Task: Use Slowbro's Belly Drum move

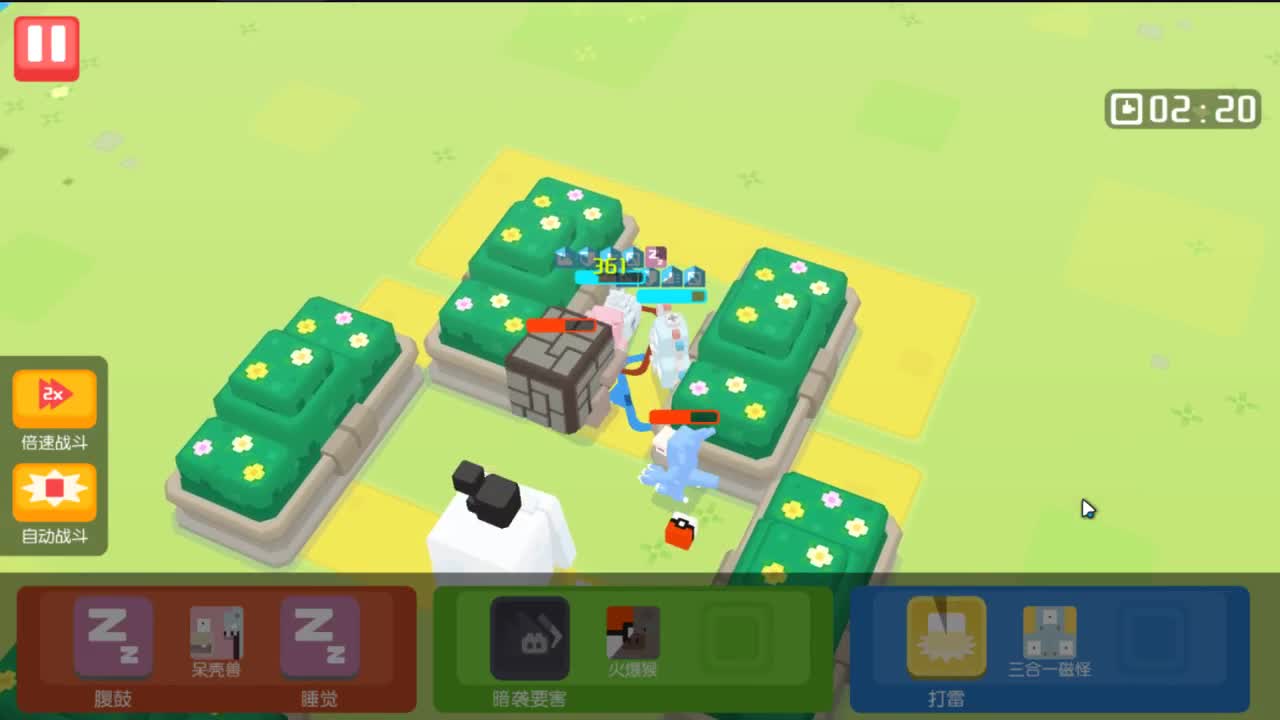Action: point(113,635)
